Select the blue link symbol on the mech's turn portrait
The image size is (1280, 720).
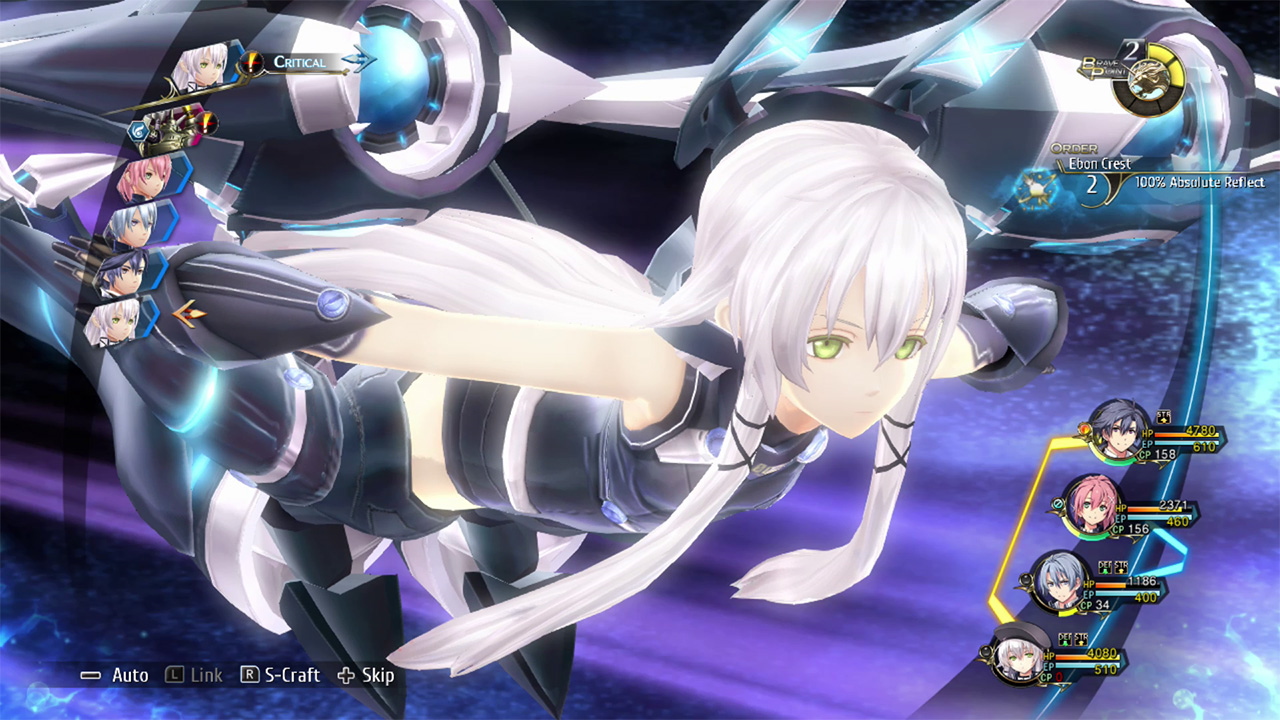(137, 129)
